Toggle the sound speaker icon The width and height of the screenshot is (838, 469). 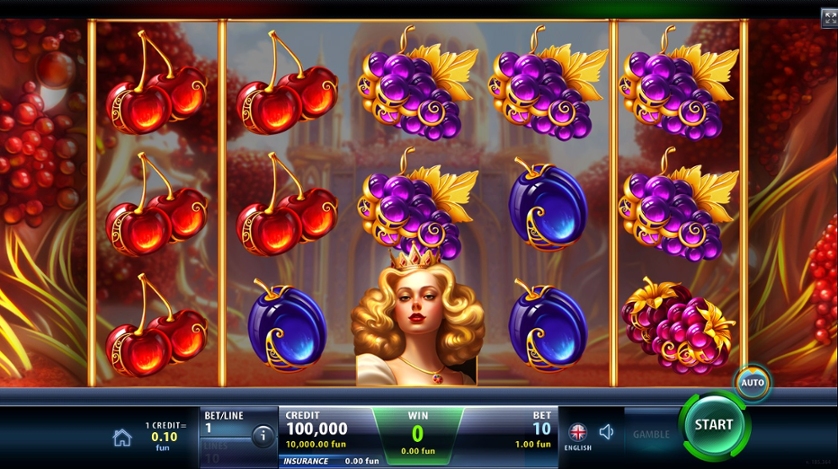pos(606,432)
